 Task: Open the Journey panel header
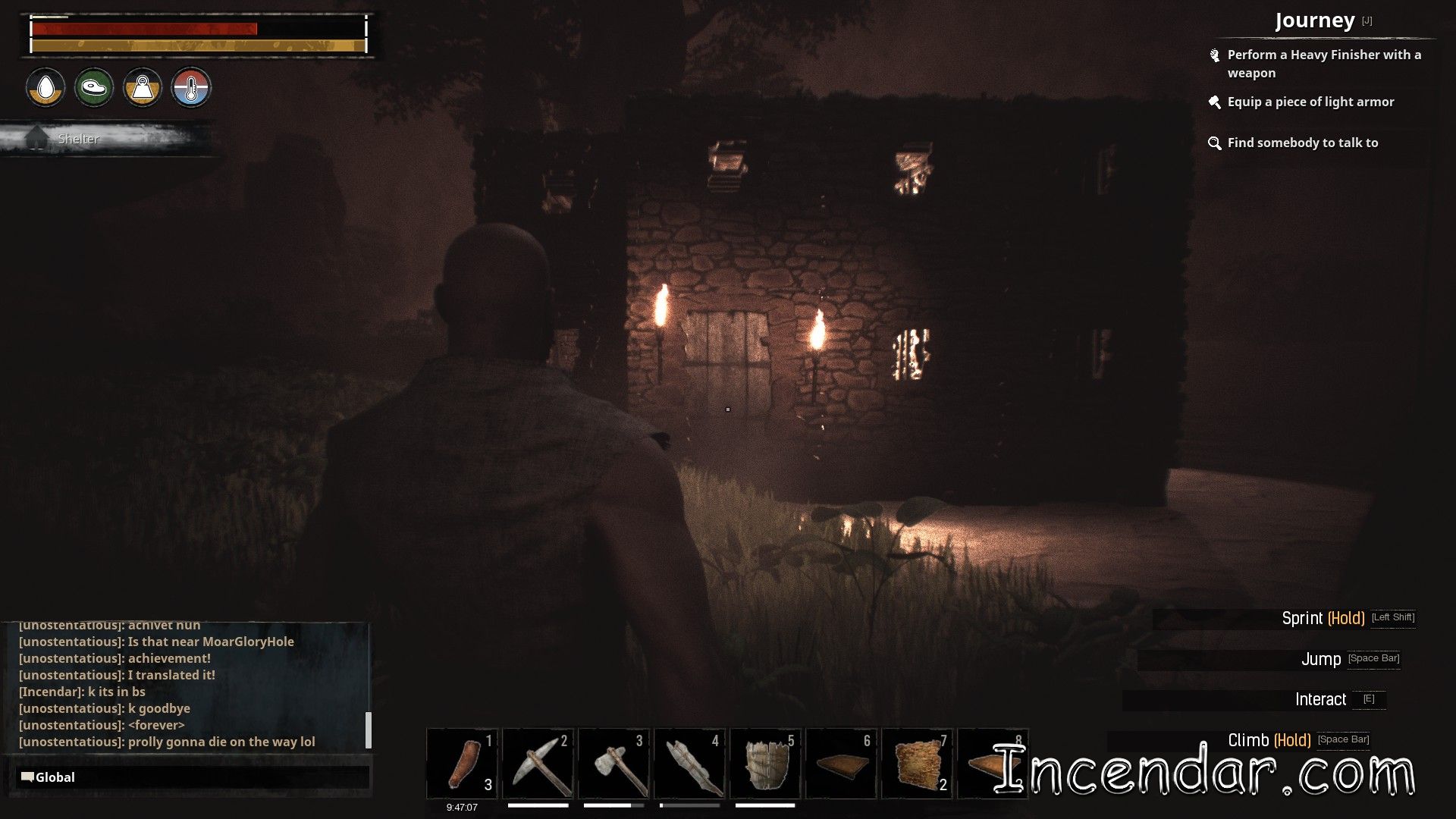pyautogui.click(x=1314, y=20)
